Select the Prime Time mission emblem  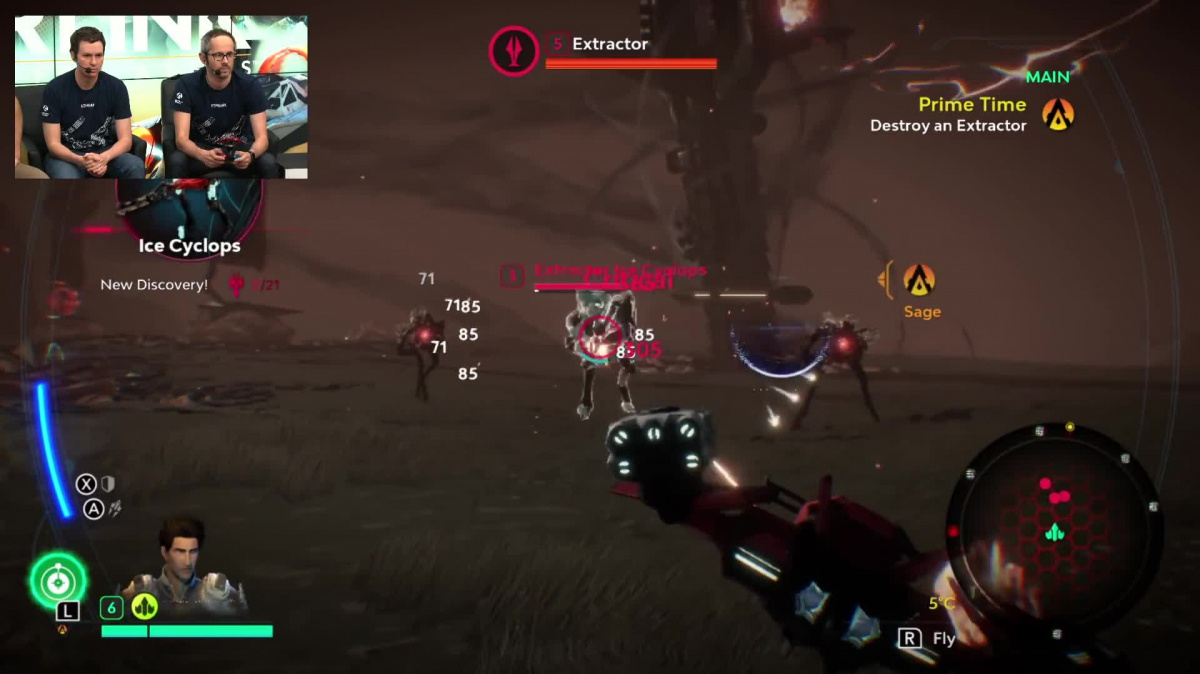1058,115
